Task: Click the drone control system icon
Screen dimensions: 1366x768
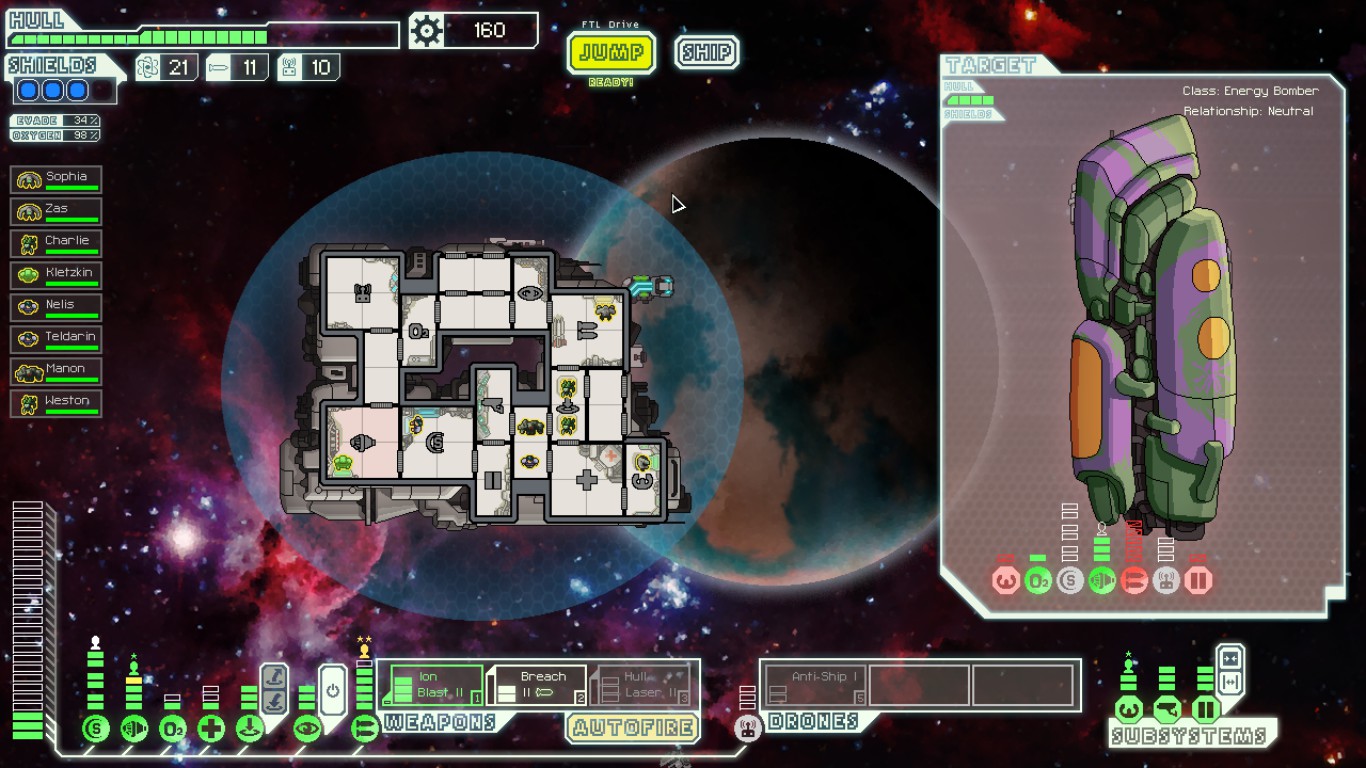Action: [748, 728]
